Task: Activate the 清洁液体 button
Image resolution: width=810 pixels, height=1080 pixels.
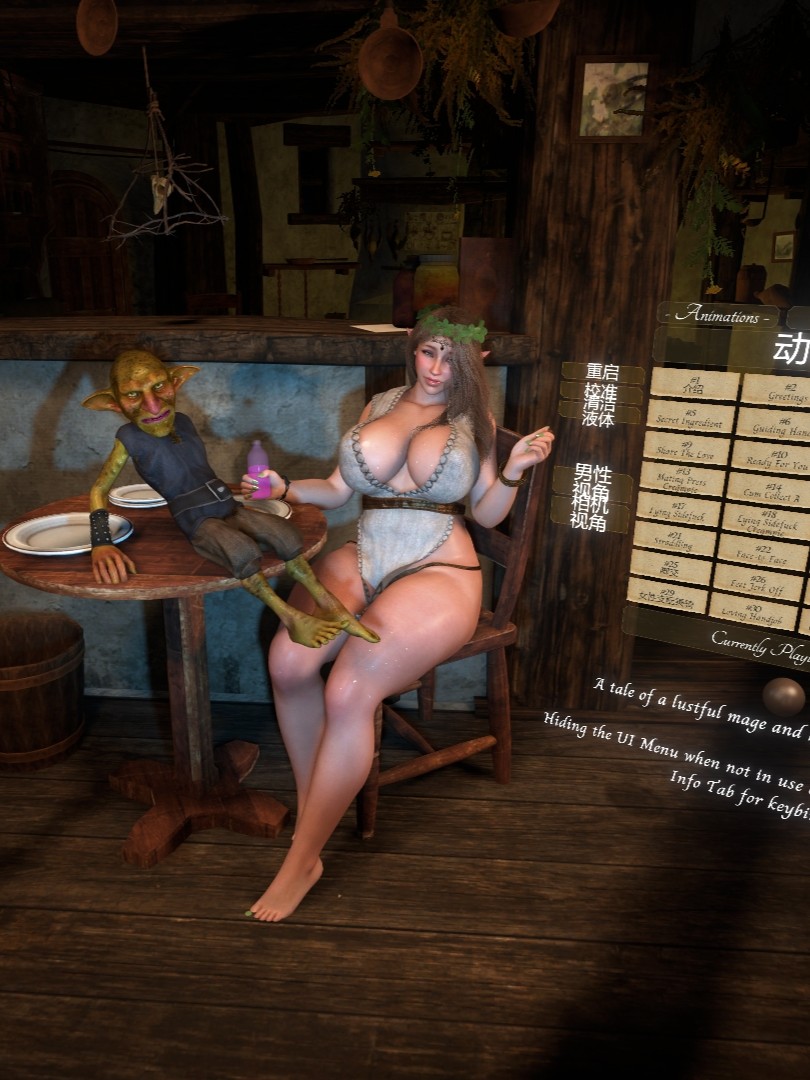Action: [599, 412]
